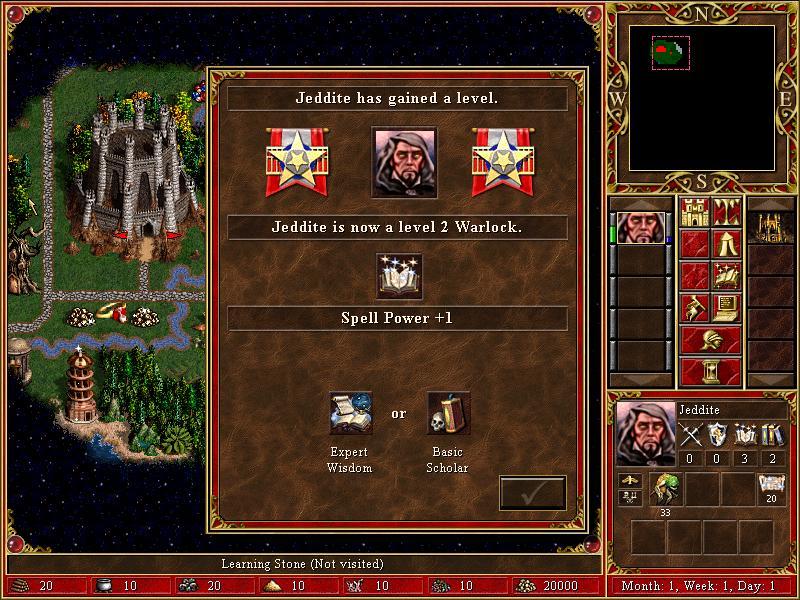Screen dimensions: 800x600
Task: Open Jeddite's portrait in the hero info panel
Action: 643,433
